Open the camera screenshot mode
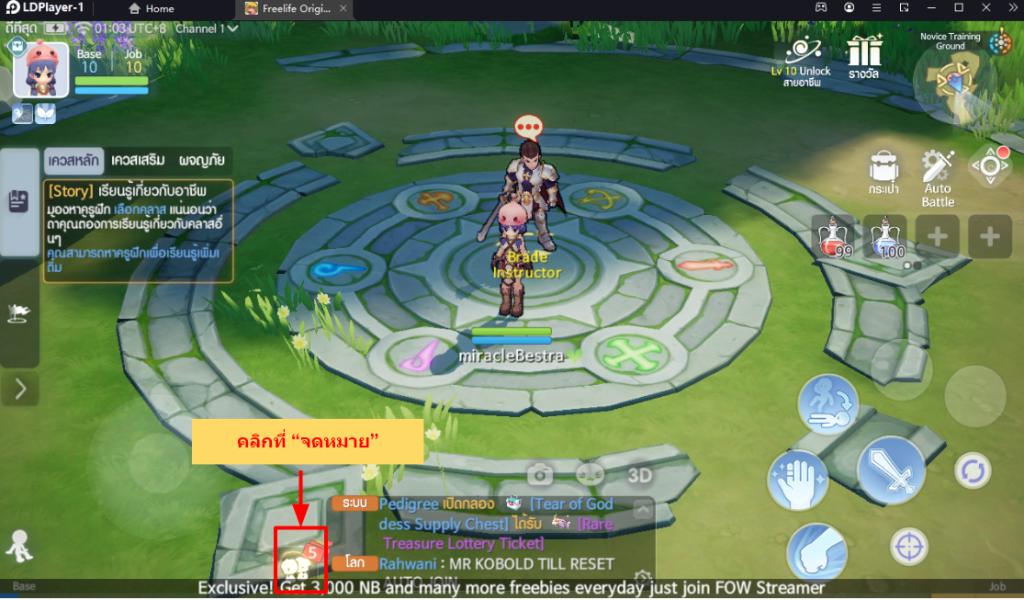 point(541,473)
